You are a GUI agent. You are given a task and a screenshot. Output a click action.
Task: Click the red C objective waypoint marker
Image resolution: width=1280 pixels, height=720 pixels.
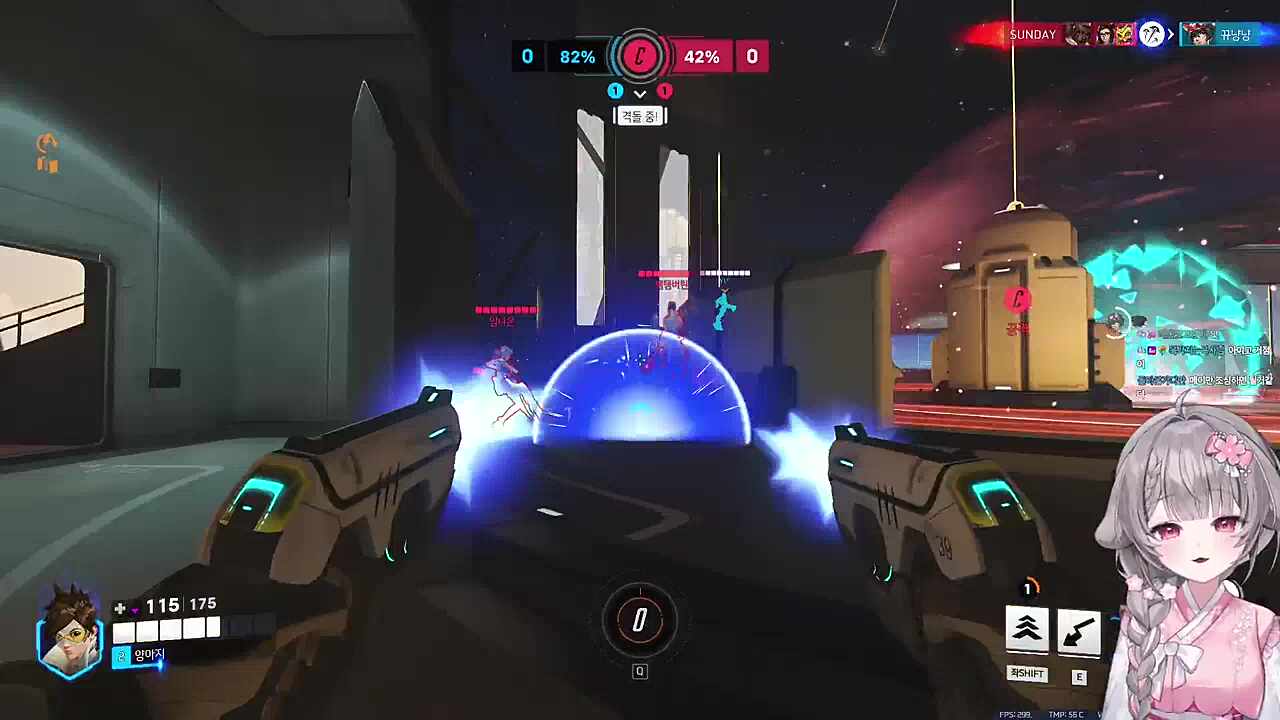click(1017, 299)
